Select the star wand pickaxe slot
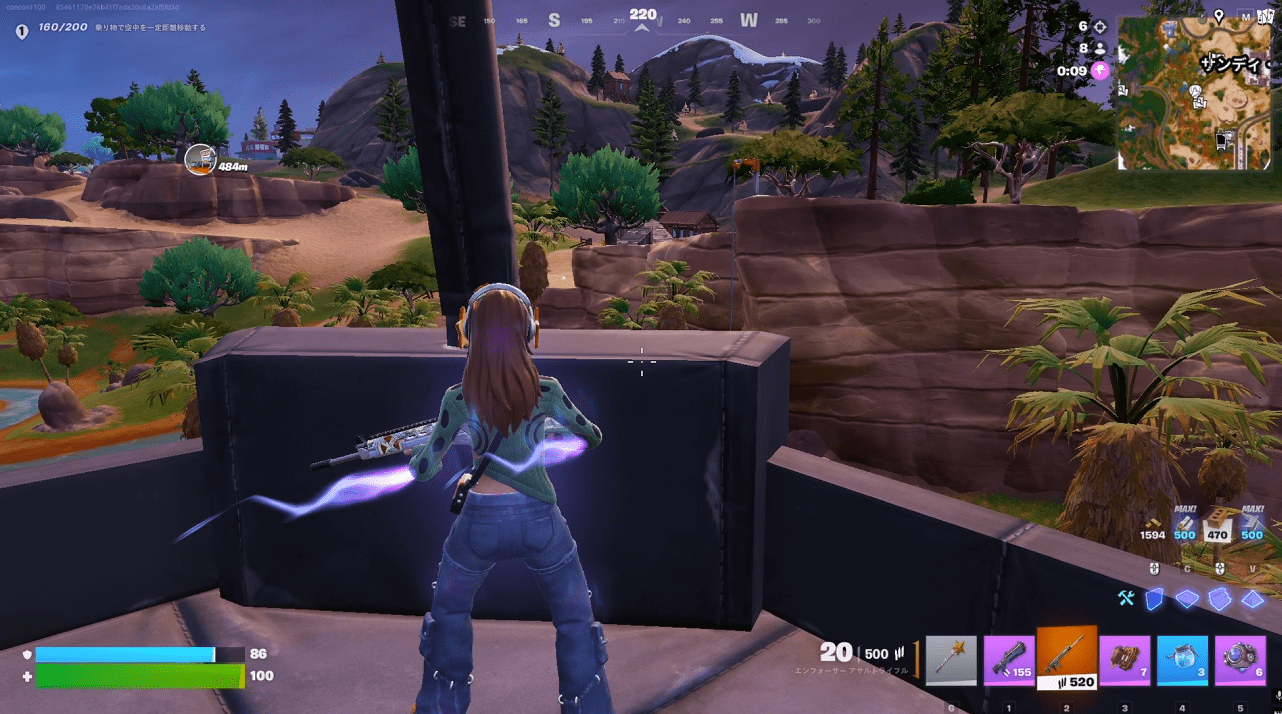 tap(950, 659)
